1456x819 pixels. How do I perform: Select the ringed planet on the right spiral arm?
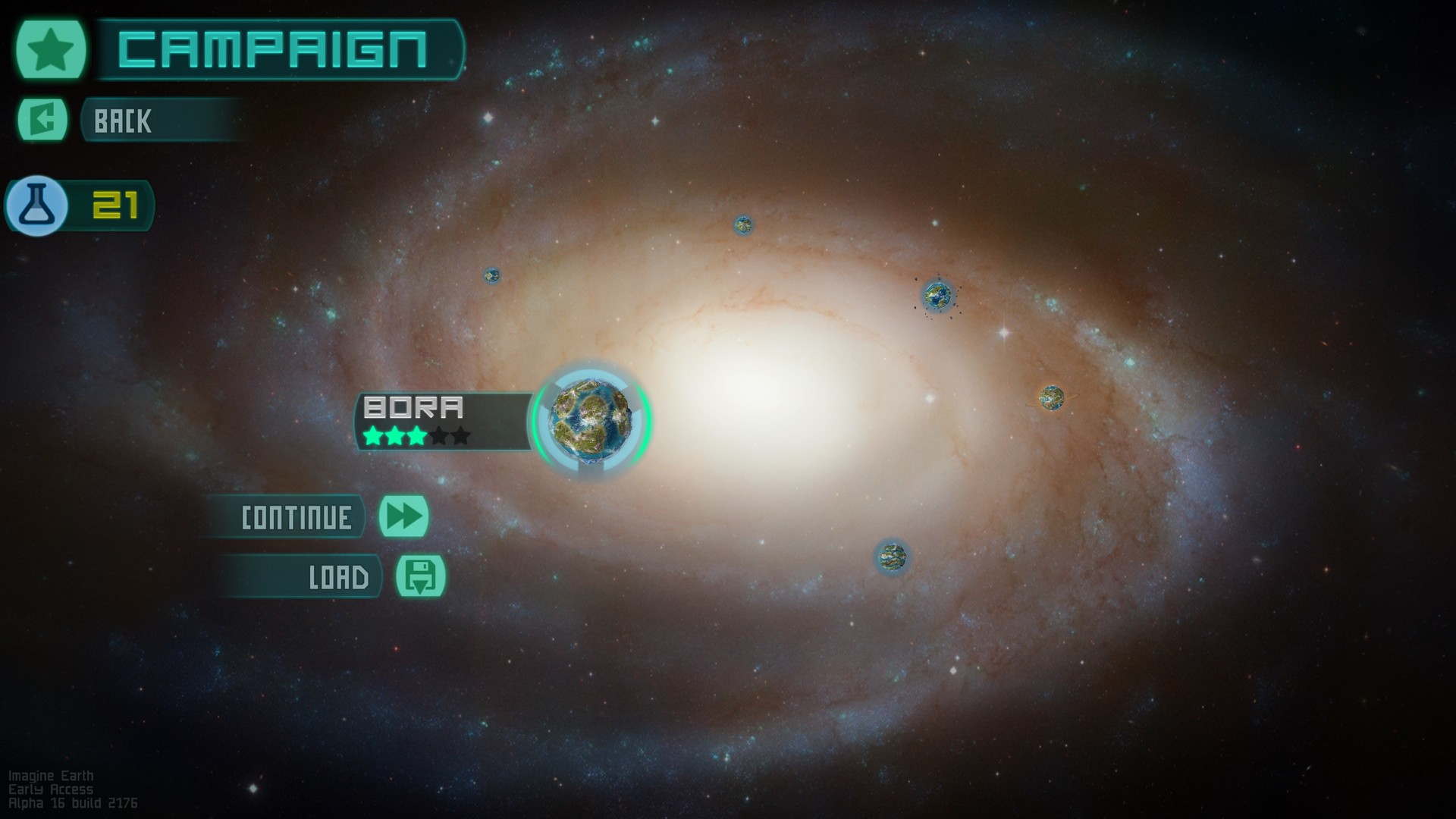(x=1052, y=399)
